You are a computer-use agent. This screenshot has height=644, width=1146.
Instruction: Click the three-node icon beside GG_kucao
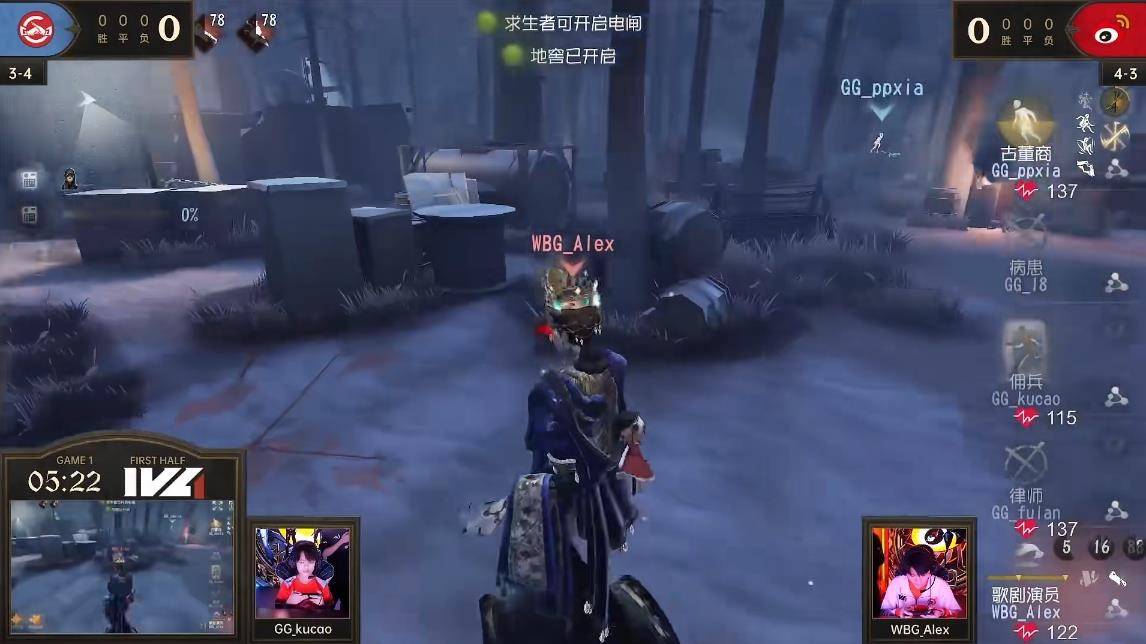click(x=1116, y=398)
